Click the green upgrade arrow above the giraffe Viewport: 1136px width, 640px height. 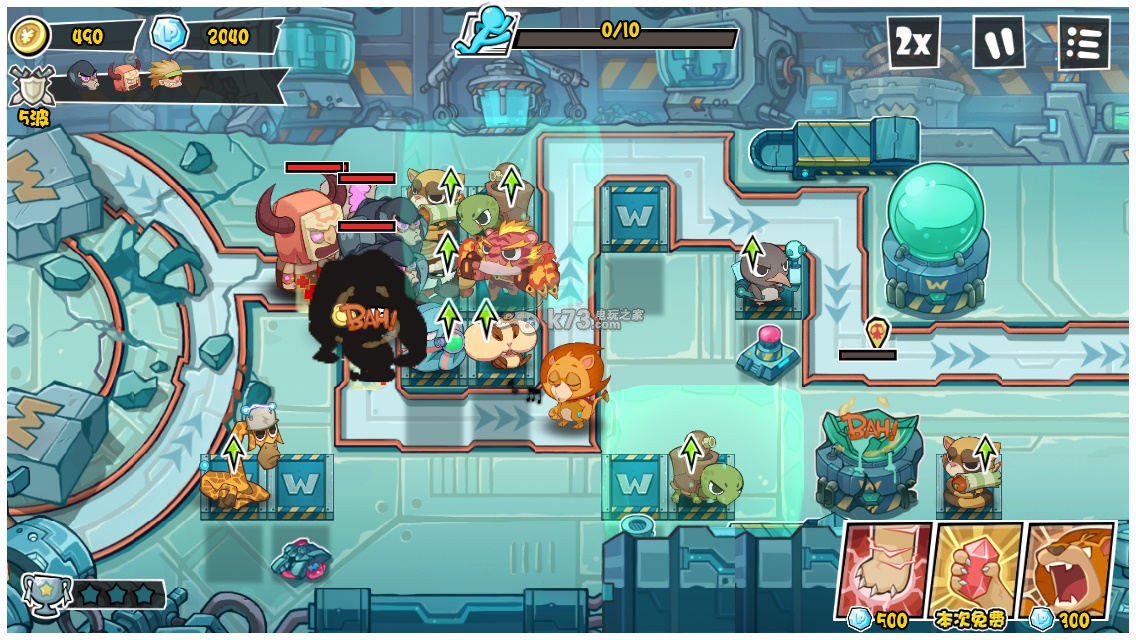[x=233, y=452]
